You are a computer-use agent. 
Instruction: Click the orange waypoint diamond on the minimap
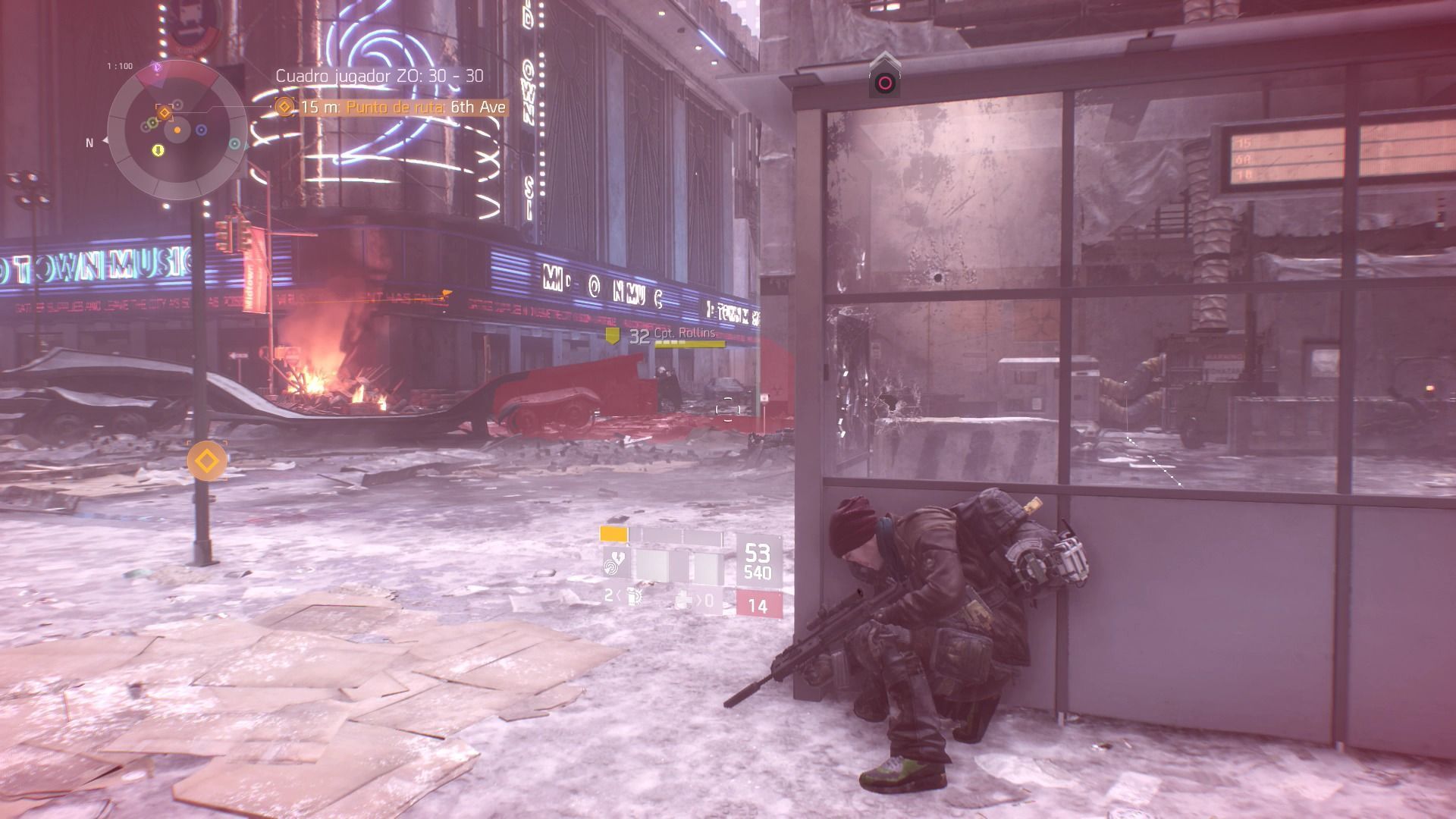tap(164, 112)
